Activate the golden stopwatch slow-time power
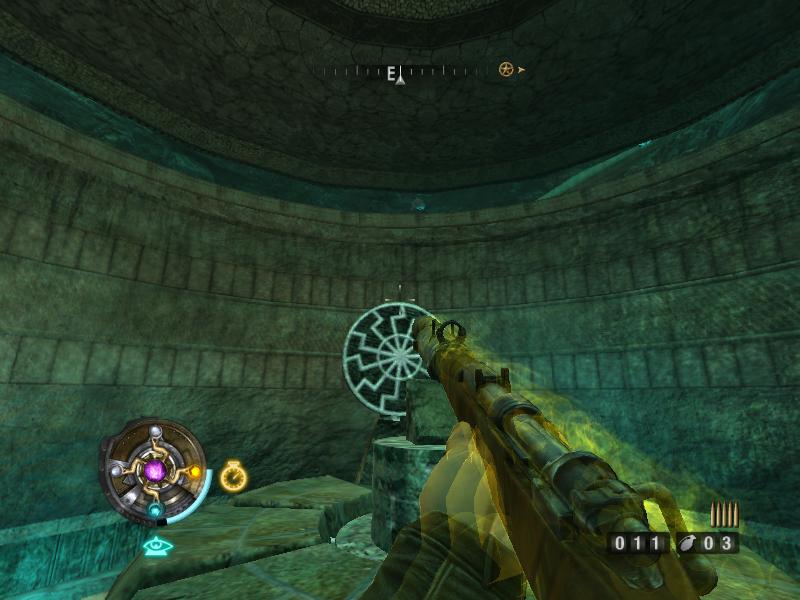This screenshot has width=800, height=600. click(233, 476)
